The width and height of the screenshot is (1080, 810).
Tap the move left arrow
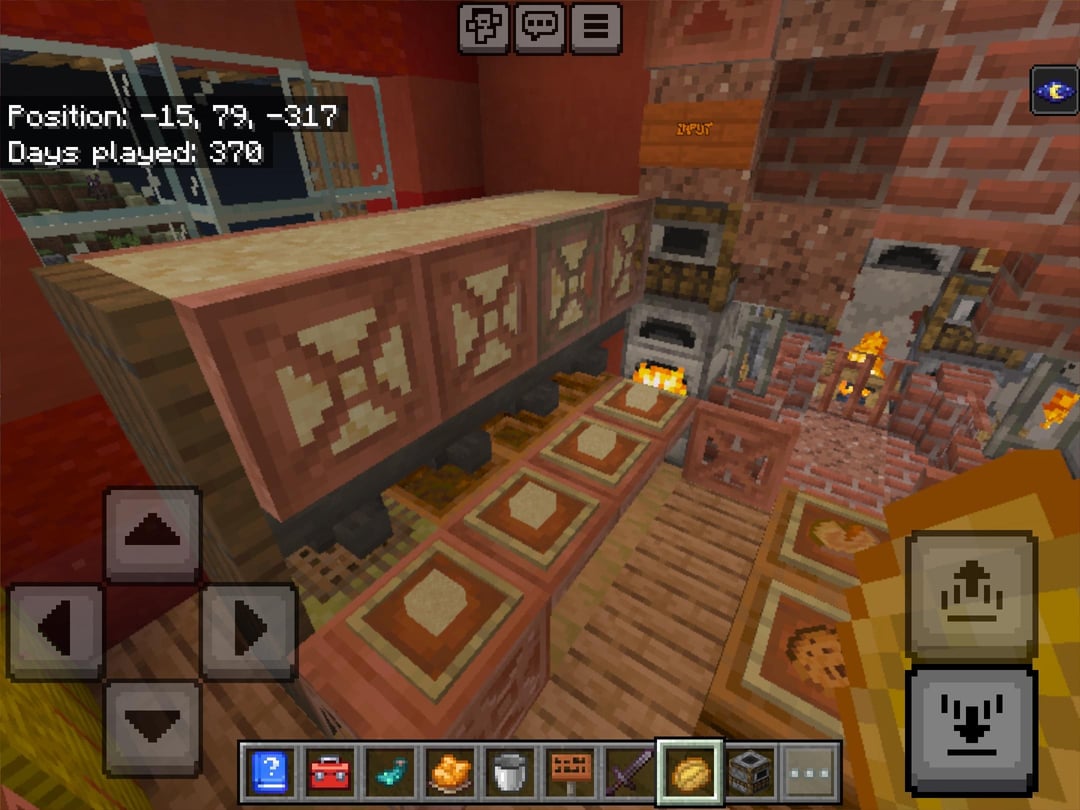pyautogui.click(x=56, y=630)
